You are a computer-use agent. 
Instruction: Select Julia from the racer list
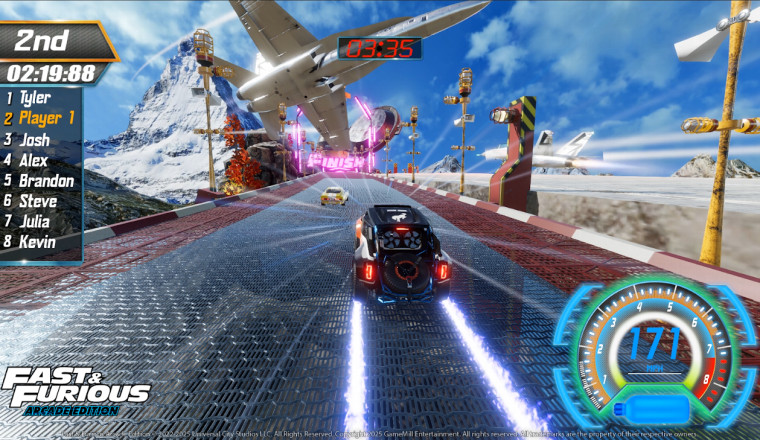click(x=37, y=222)
